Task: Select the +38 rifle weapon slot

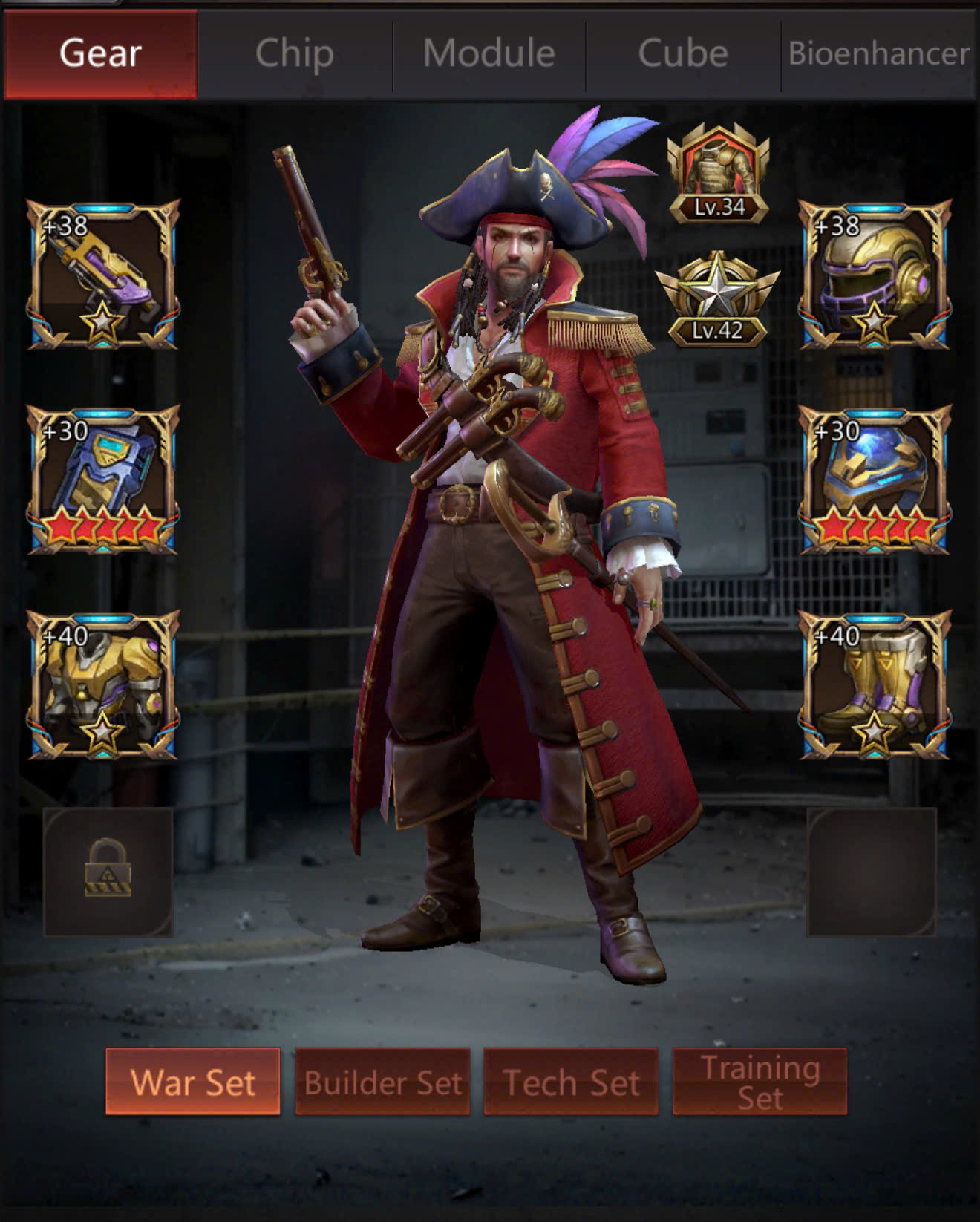Action: point(103,275)
